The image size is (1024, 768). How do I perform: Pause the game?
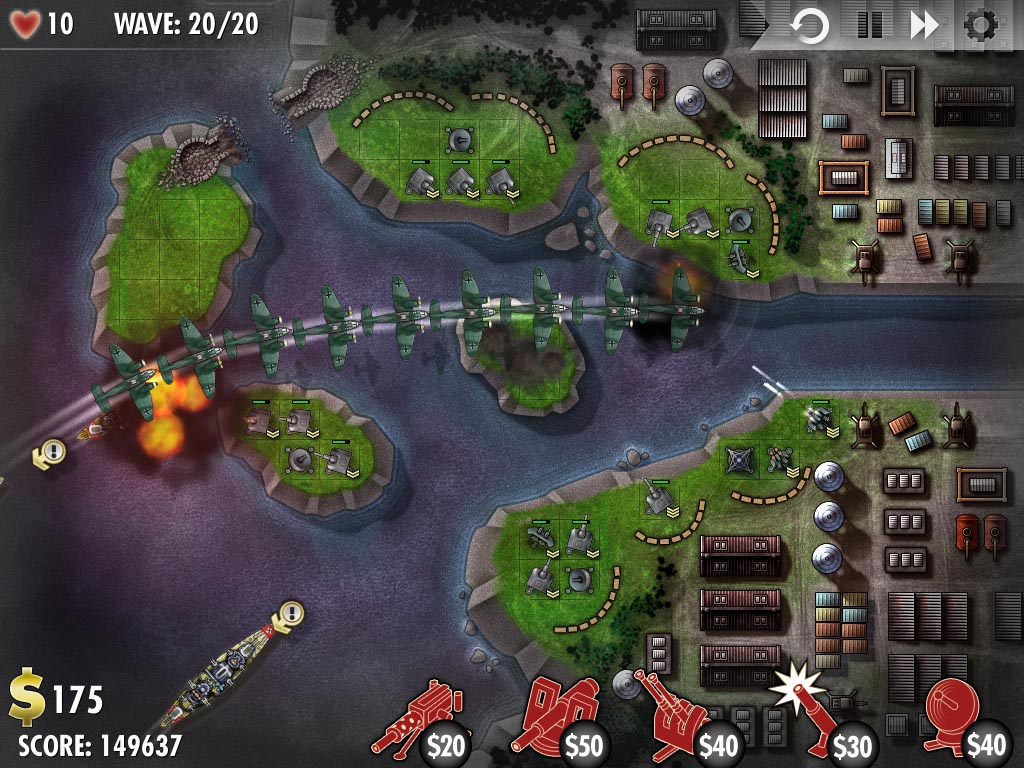[x=869, y=25]
